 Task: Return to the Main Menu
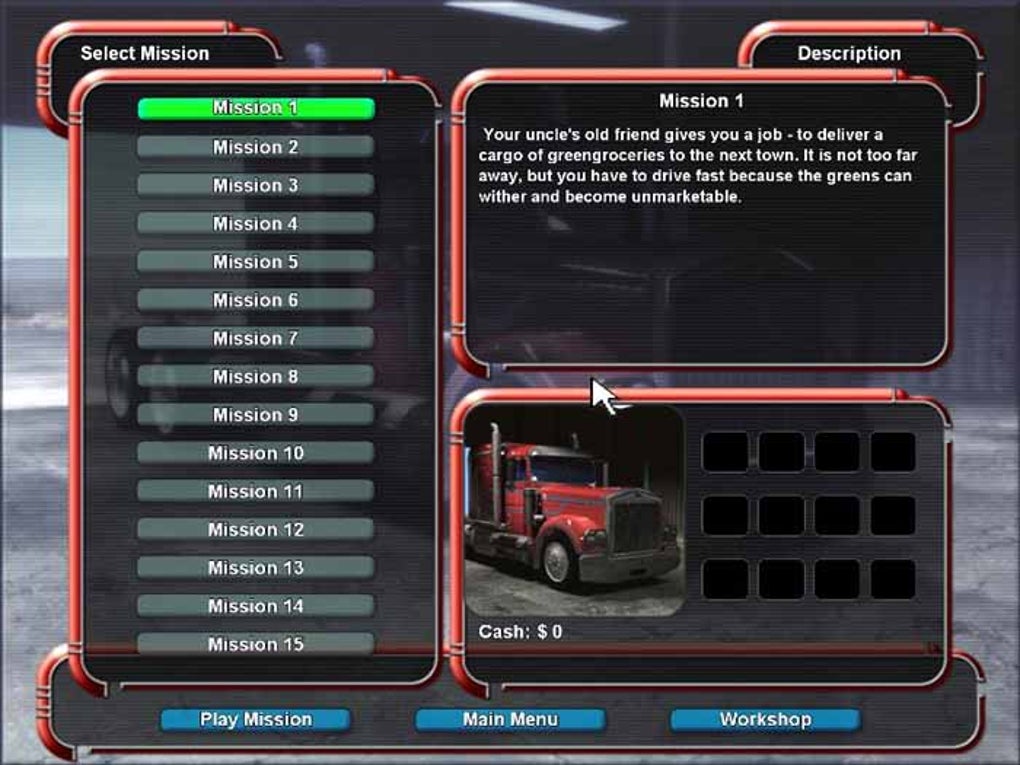[x=510, y=719]
